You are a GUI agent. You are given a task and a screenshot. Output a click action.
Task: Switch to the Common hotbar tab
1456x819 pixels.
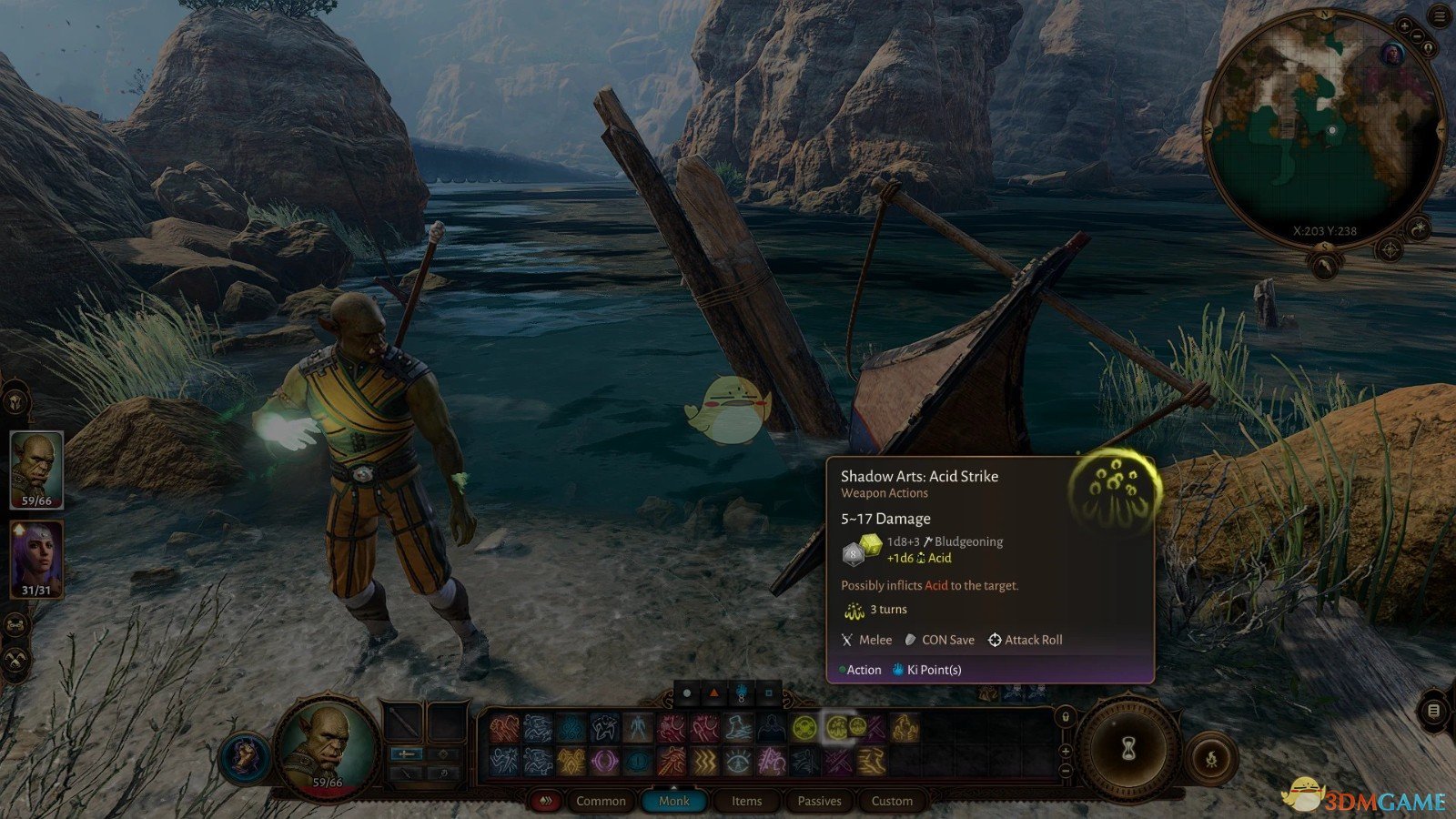tap(601, 801)
